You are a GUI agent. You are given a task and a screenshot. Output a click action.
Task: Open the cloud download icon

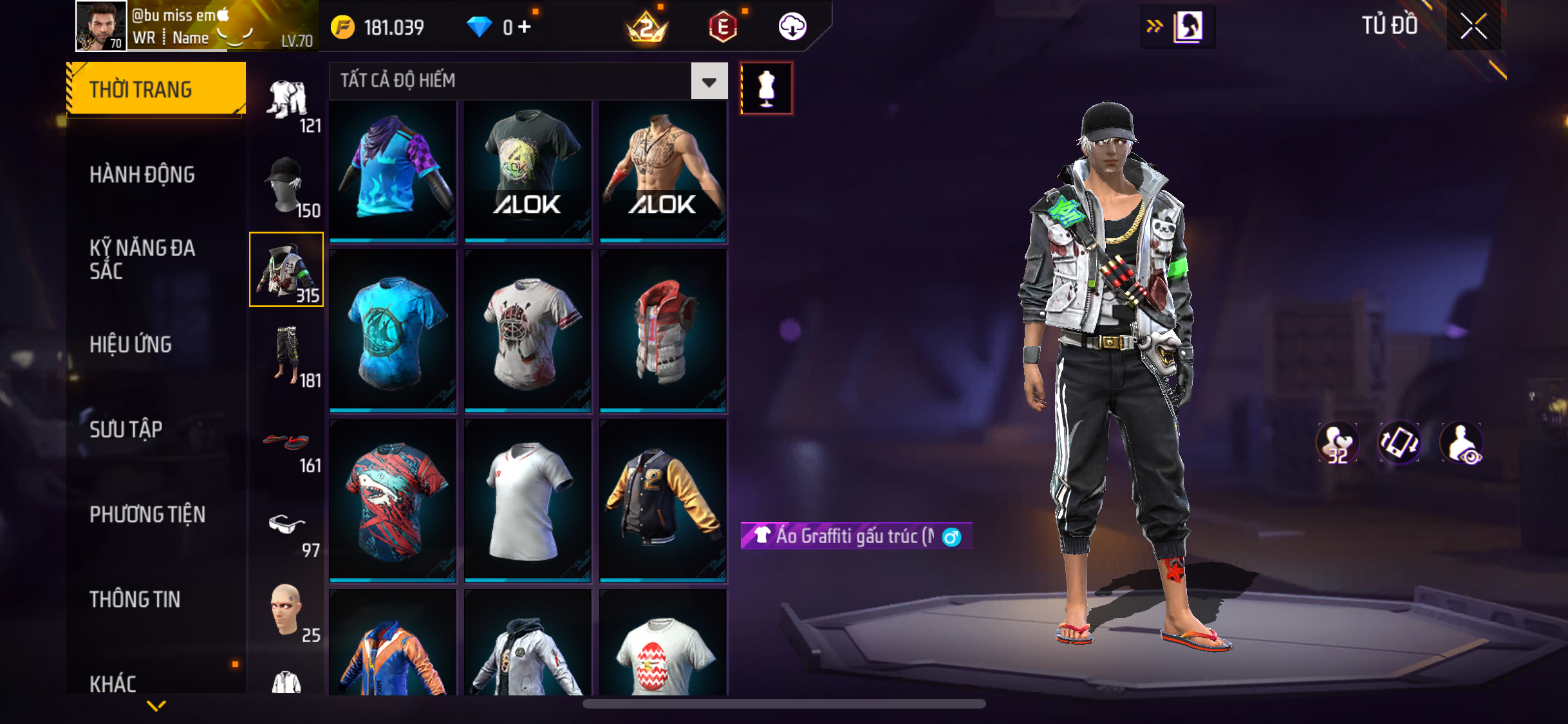792,27
